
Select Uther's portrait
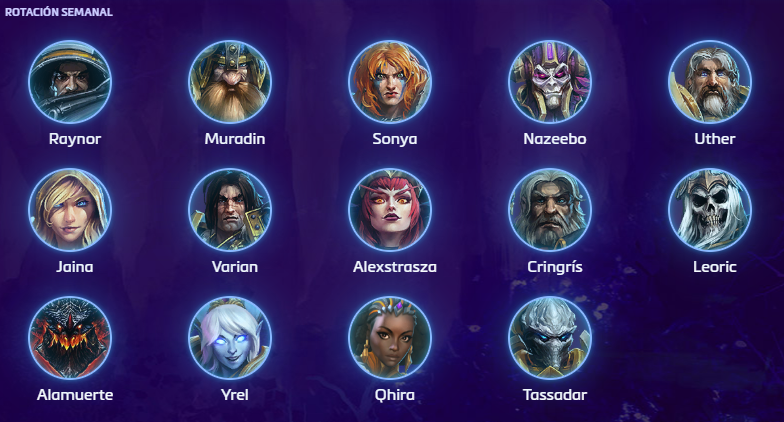click(710, 81)
